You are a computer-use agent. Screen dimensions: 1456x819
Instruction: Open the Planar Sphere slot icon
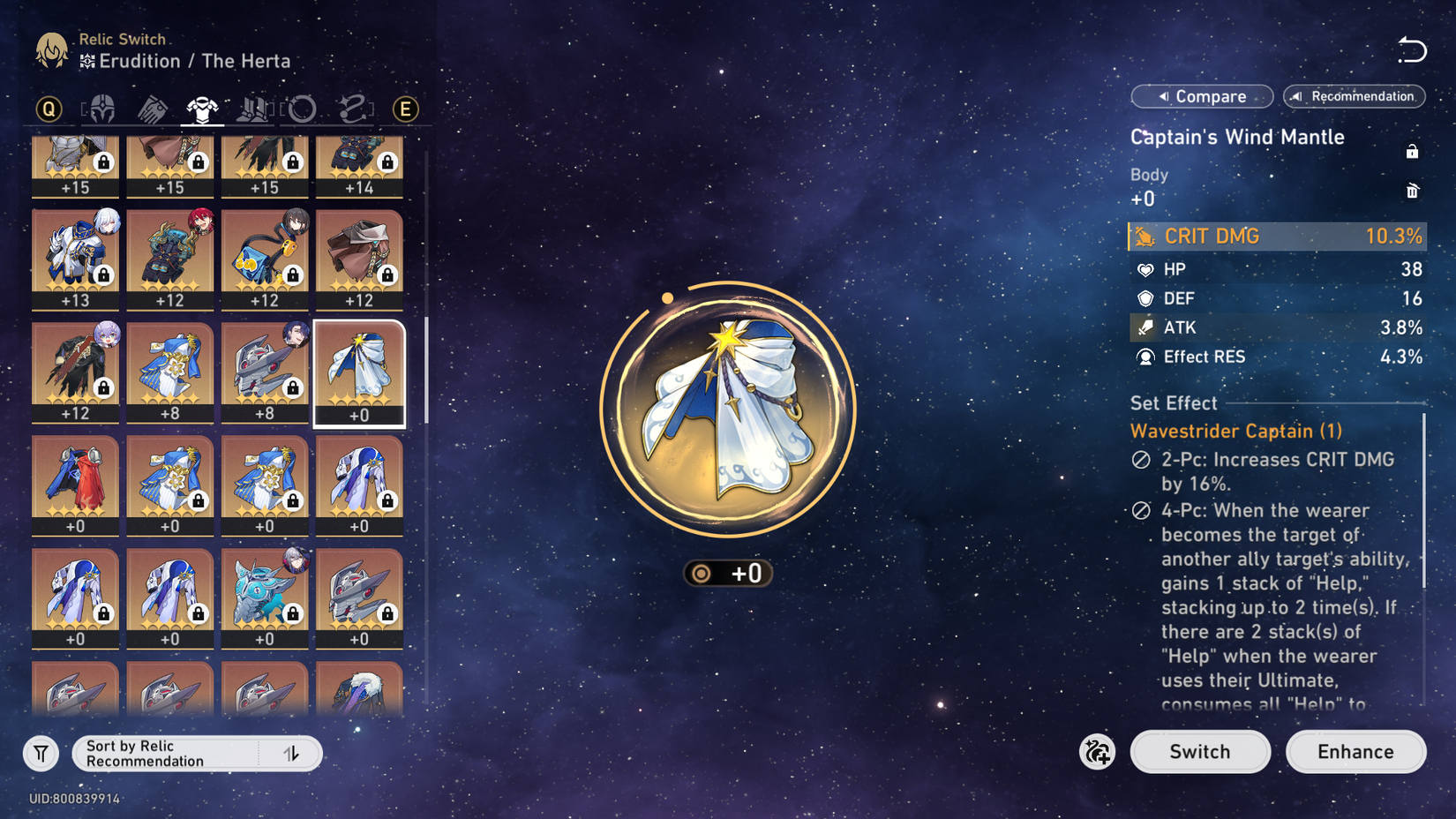[303, 108]
